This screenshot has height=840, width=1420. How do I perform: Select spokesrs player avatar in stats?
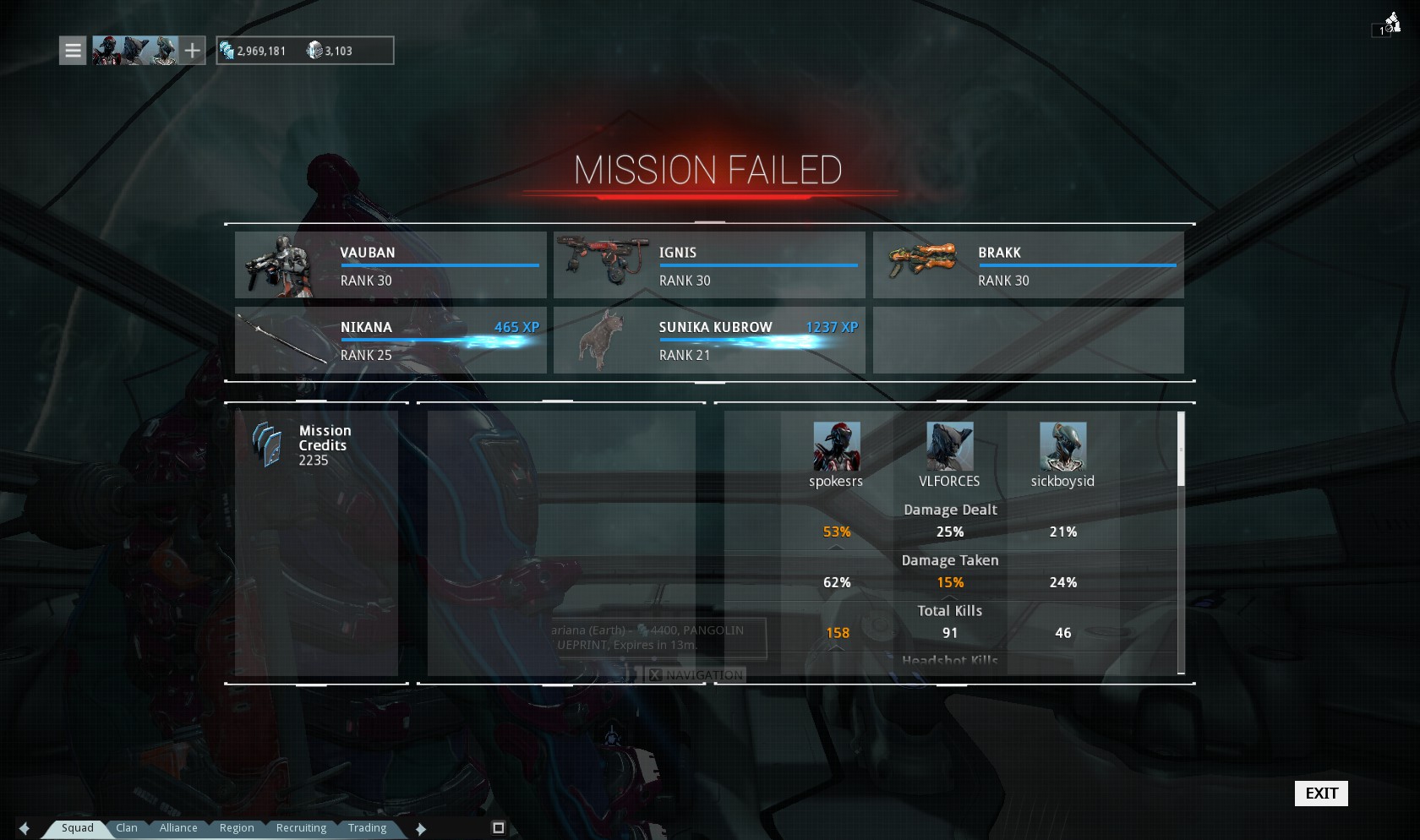pos(837,446)
